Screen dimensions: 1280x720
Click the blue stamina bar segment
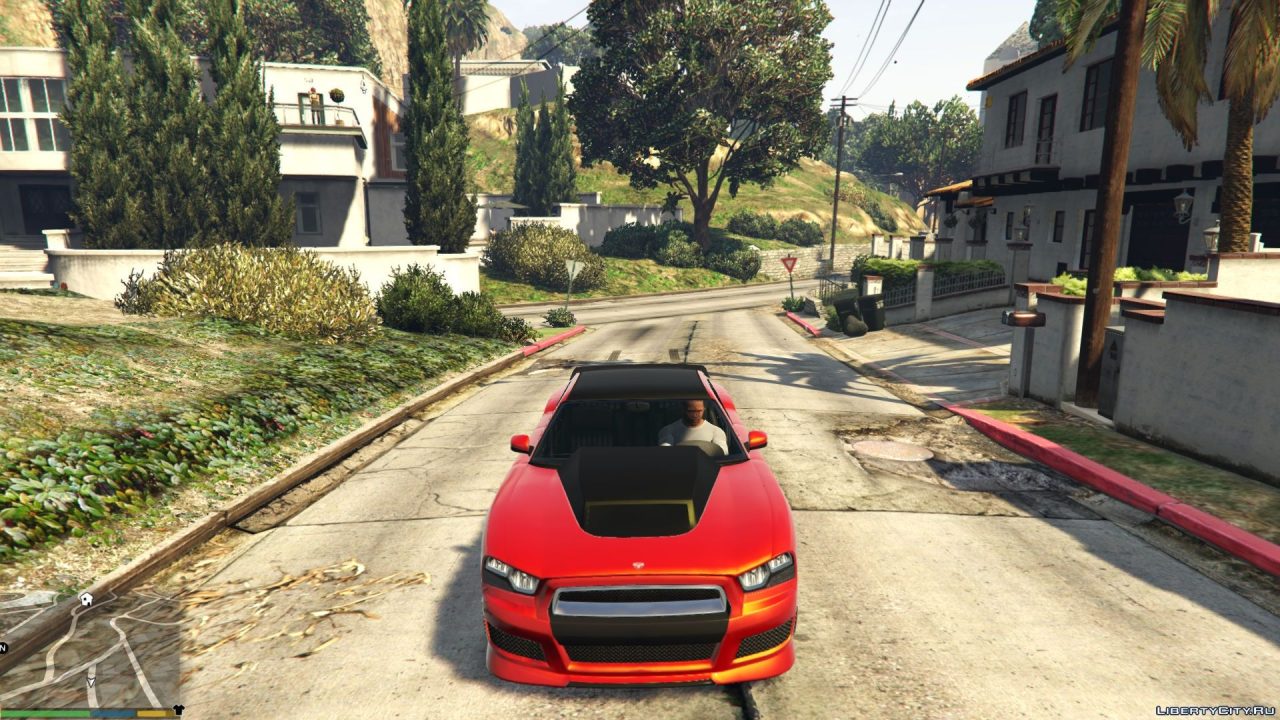(x=112, y=711)
